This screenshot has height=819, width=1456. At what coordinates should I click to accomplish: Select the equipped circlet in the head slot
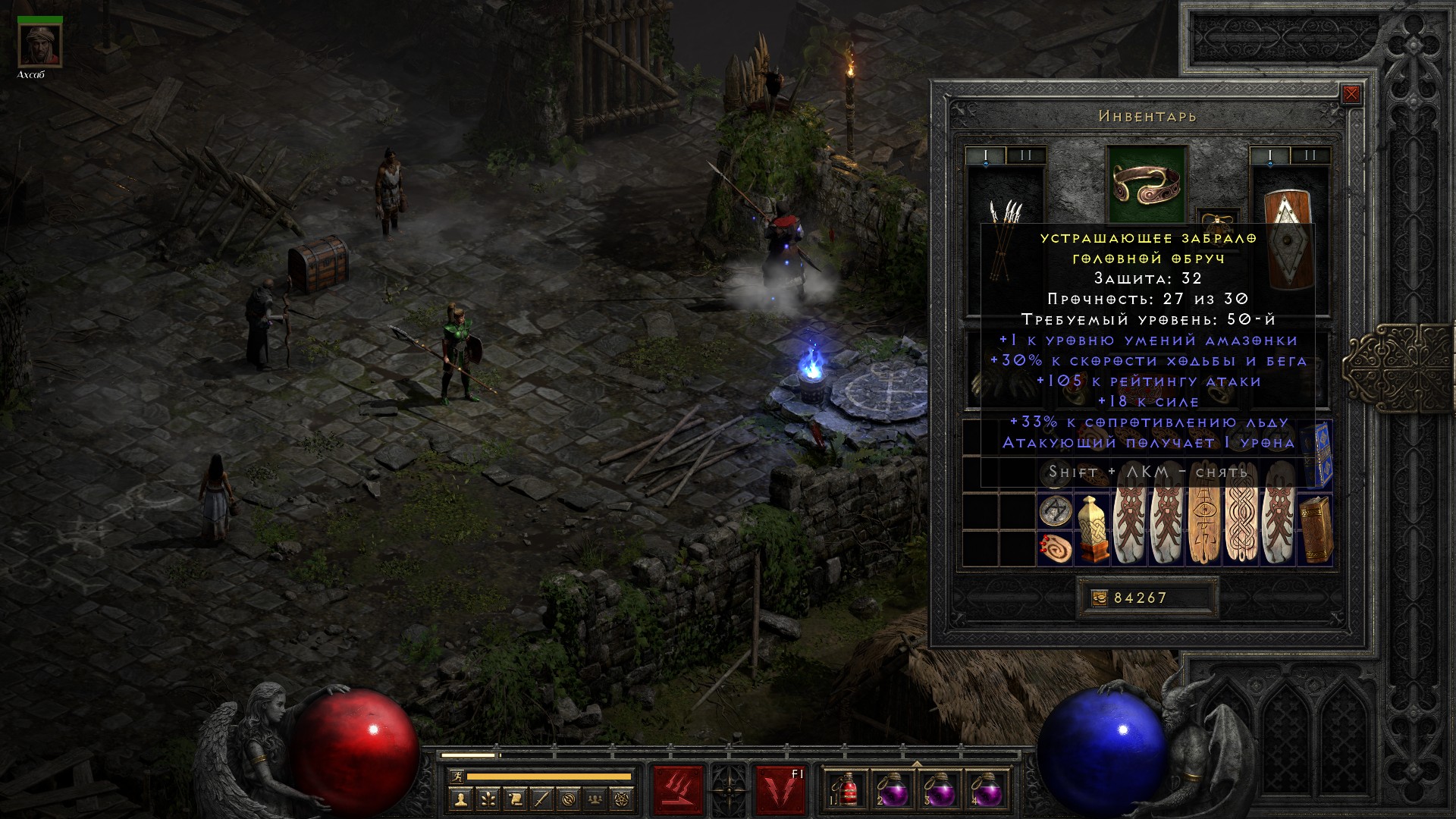1146,184
